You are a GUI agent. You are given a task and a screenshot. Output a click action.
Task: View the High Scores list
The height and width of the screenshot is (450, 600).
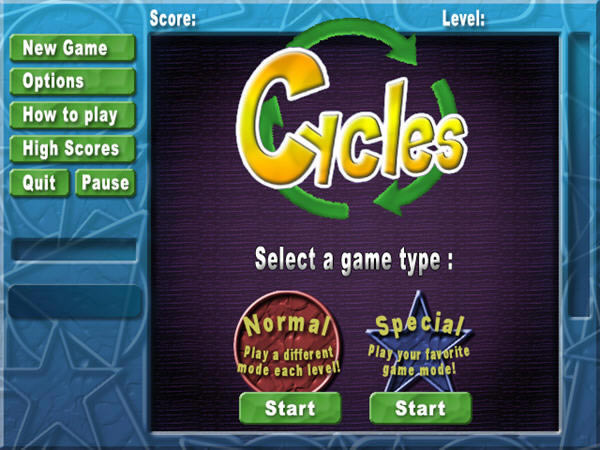pos(71,149)
